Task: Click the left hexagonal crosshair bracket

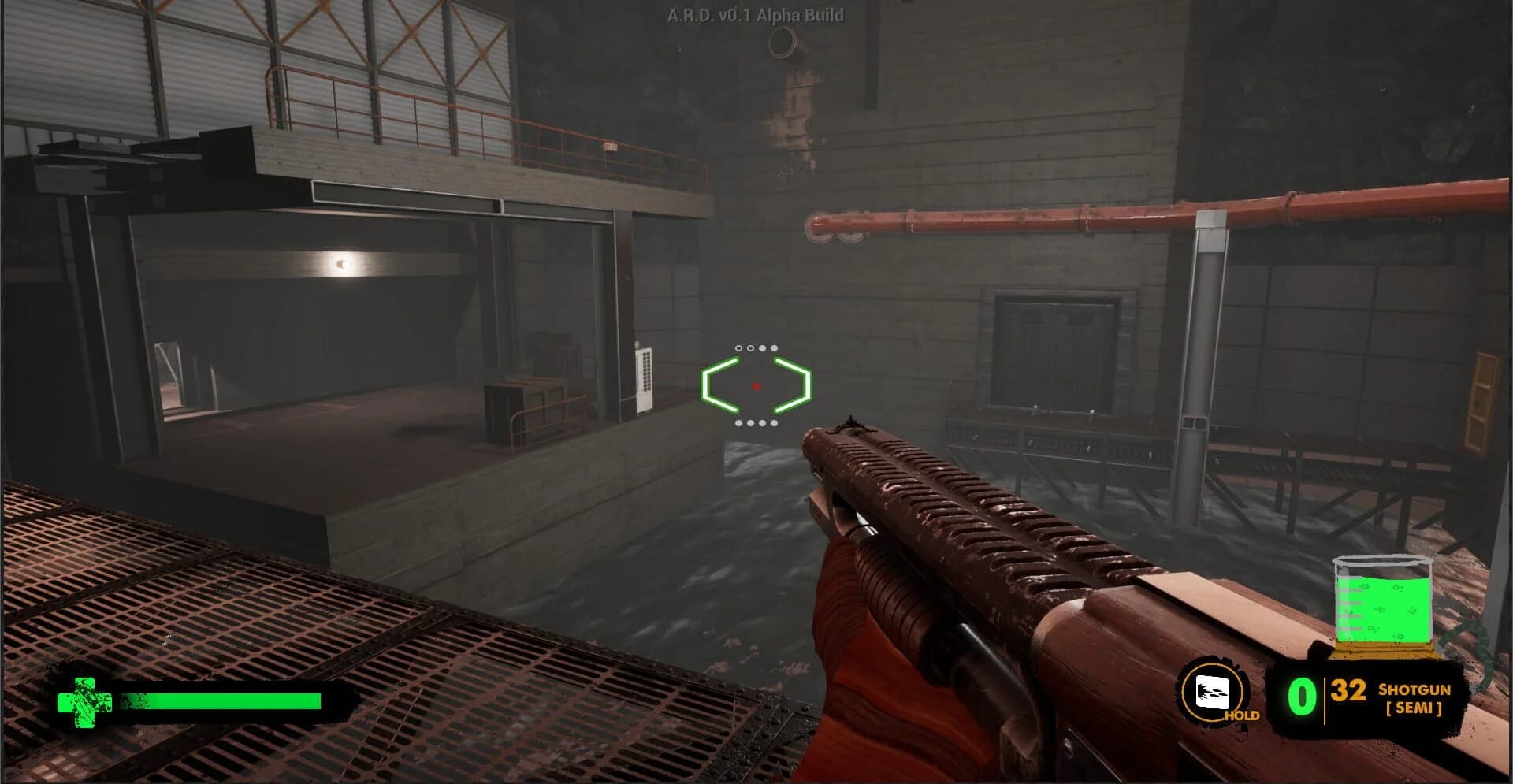Action: click(x=716, y=386)
